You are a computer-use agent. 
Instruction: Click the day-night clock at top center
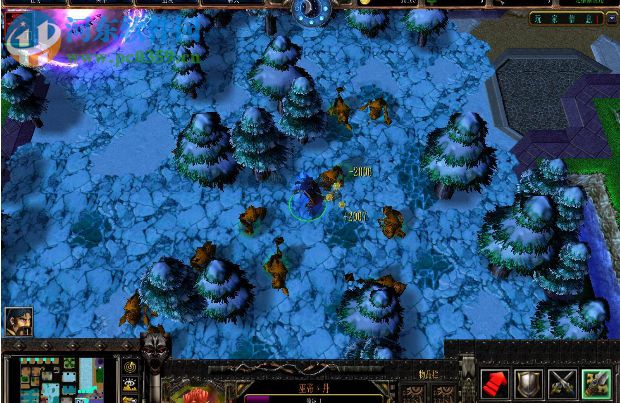point(310,11)
